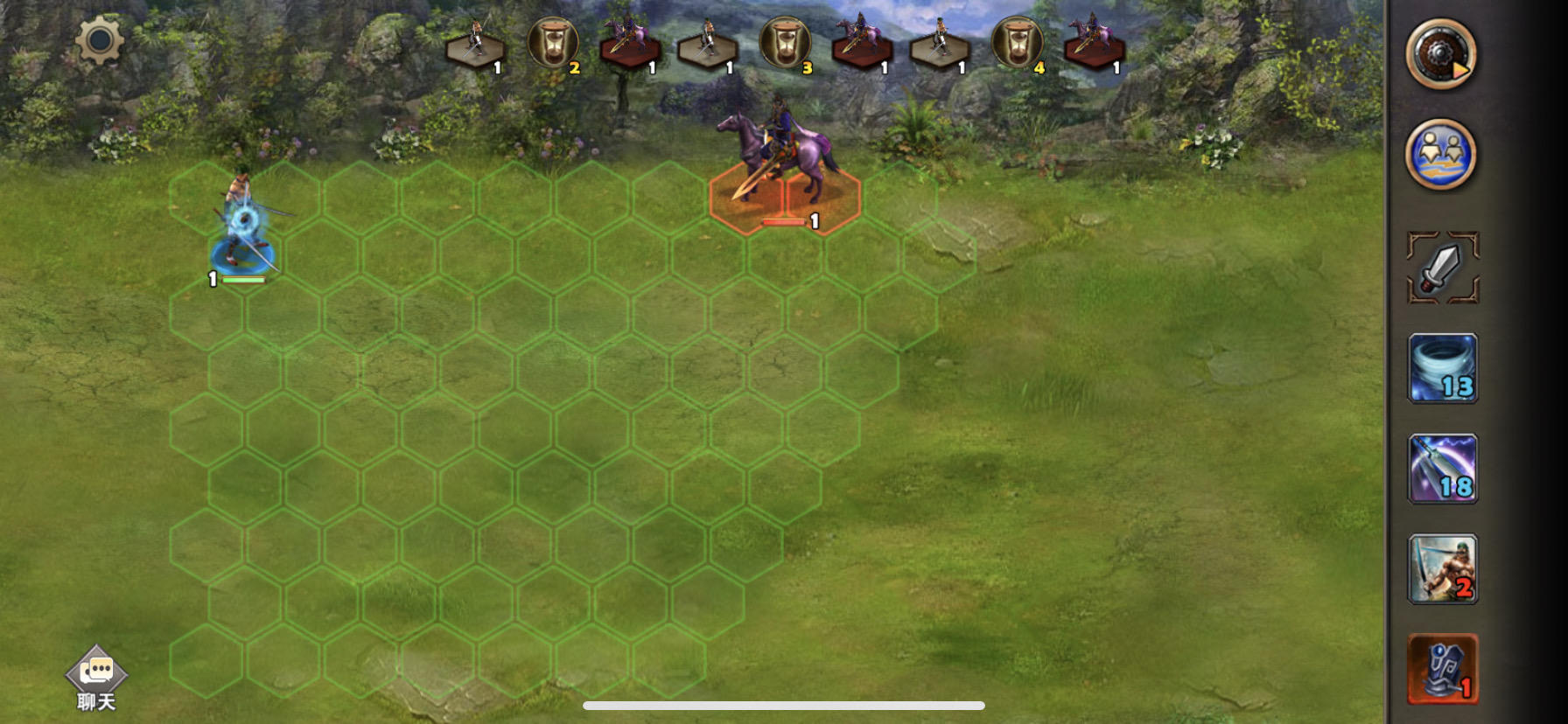Click the hourglass timer showing 3

click(787, 42)
